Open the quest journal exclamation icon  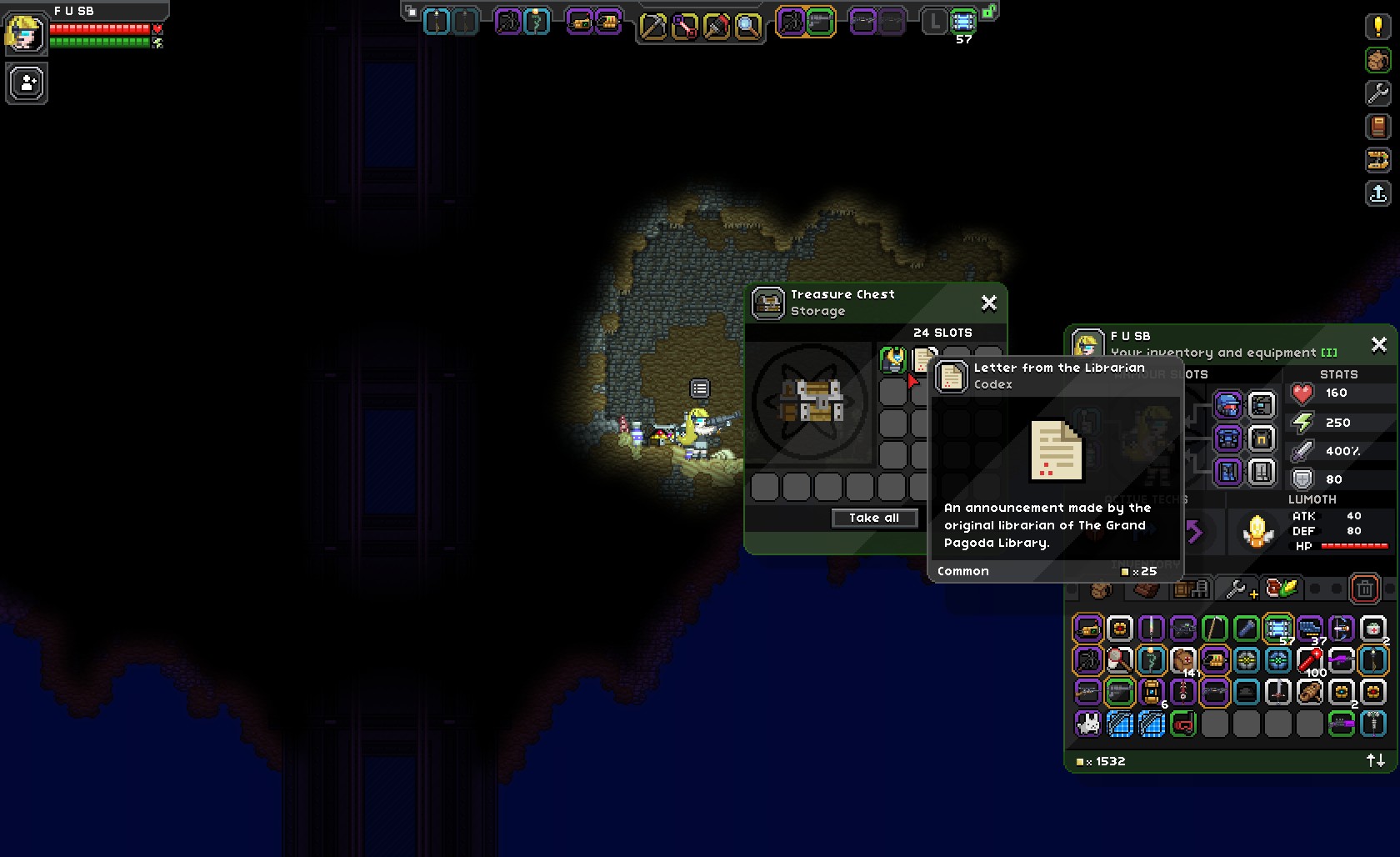click(x=1377, y=27)
